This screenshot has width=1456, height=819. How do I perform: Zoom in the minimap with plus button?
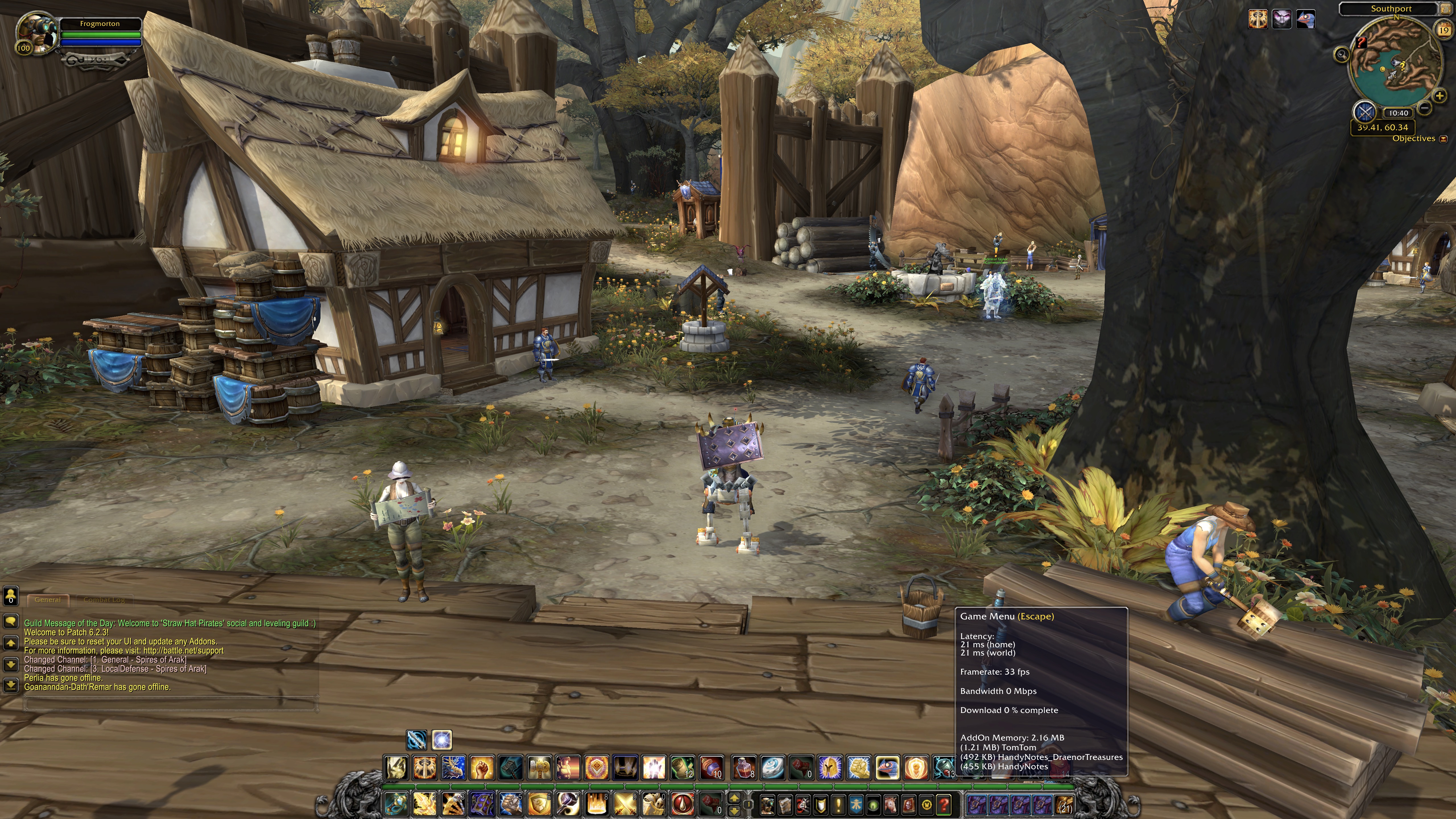coord(1439,96)
